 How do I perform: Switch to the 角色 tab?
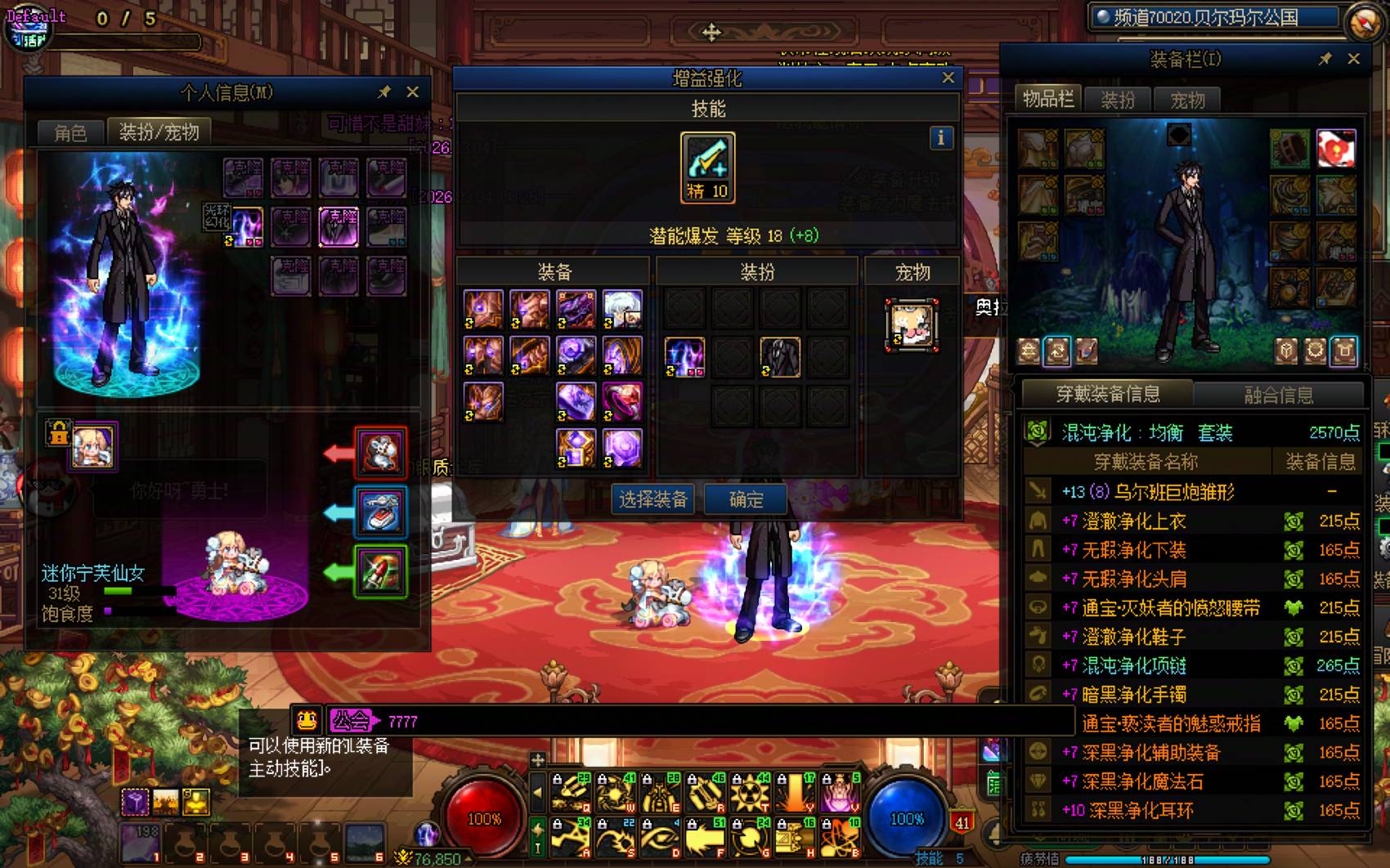(x=70, y=132)
